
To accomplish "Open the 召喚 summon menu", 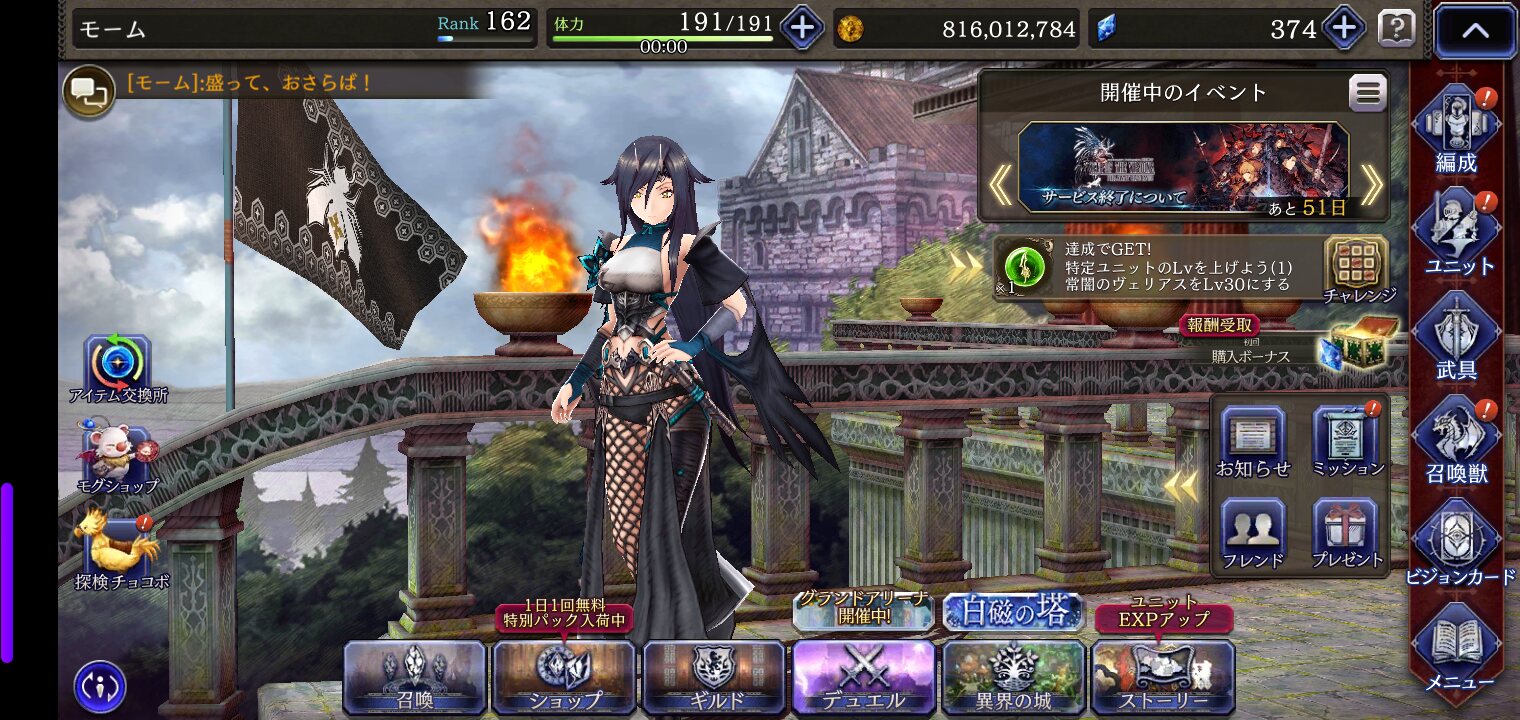I will point(414,678).
